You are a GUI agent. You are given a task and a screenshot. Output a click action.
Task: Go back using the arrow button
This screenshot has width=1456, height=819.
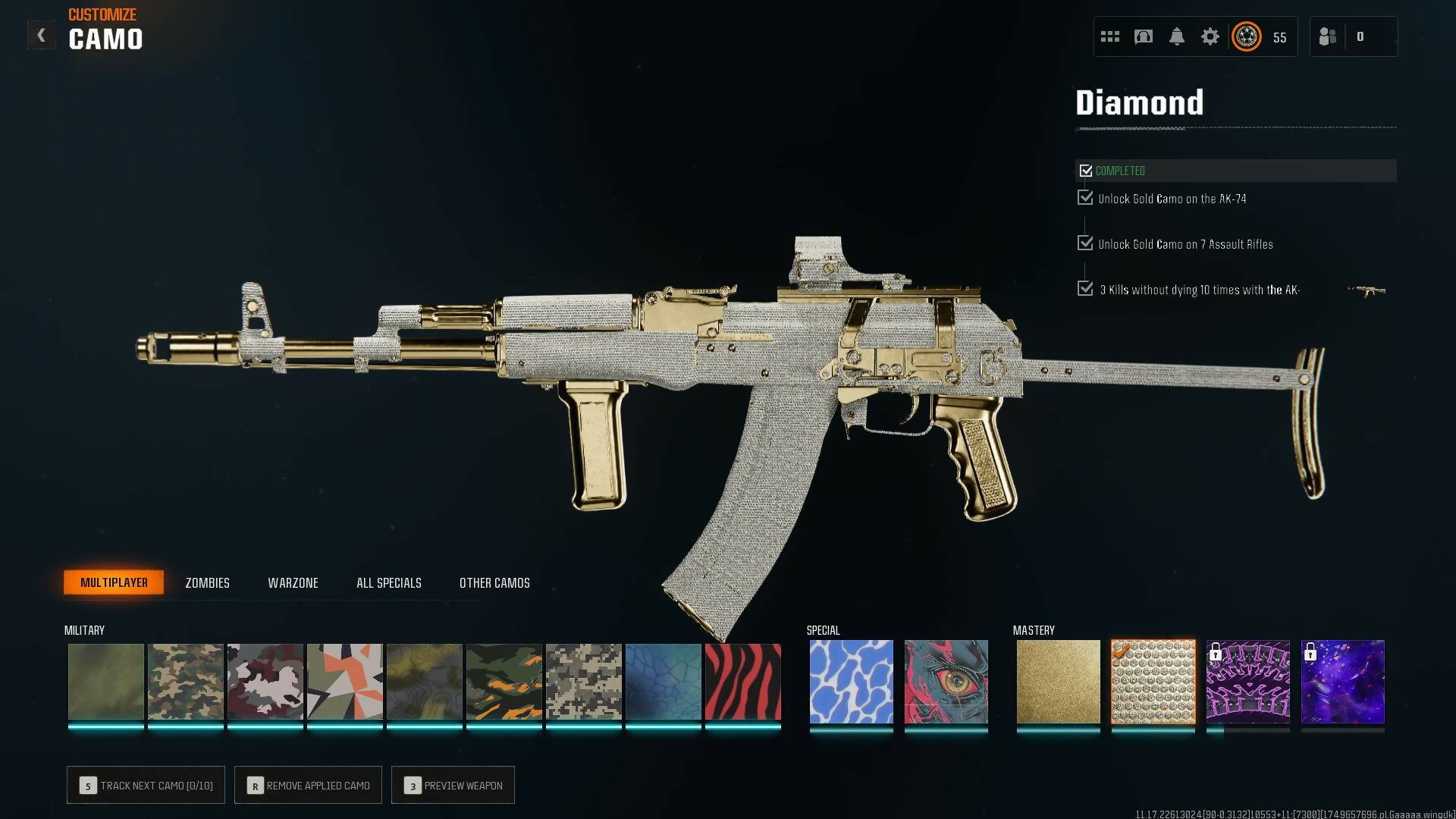42,36
